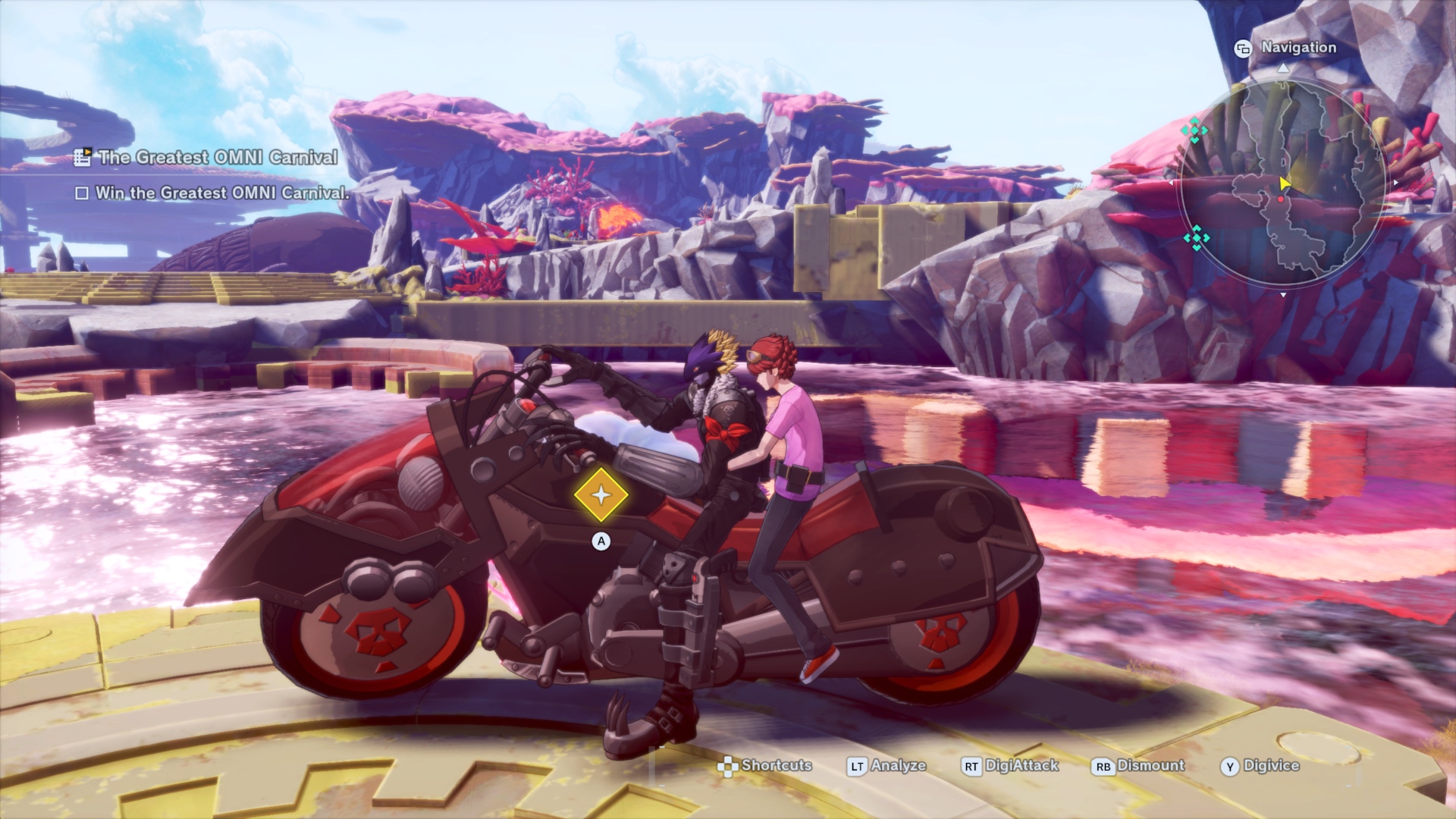Select the yellow diamond interaction marker

[601, 495]
